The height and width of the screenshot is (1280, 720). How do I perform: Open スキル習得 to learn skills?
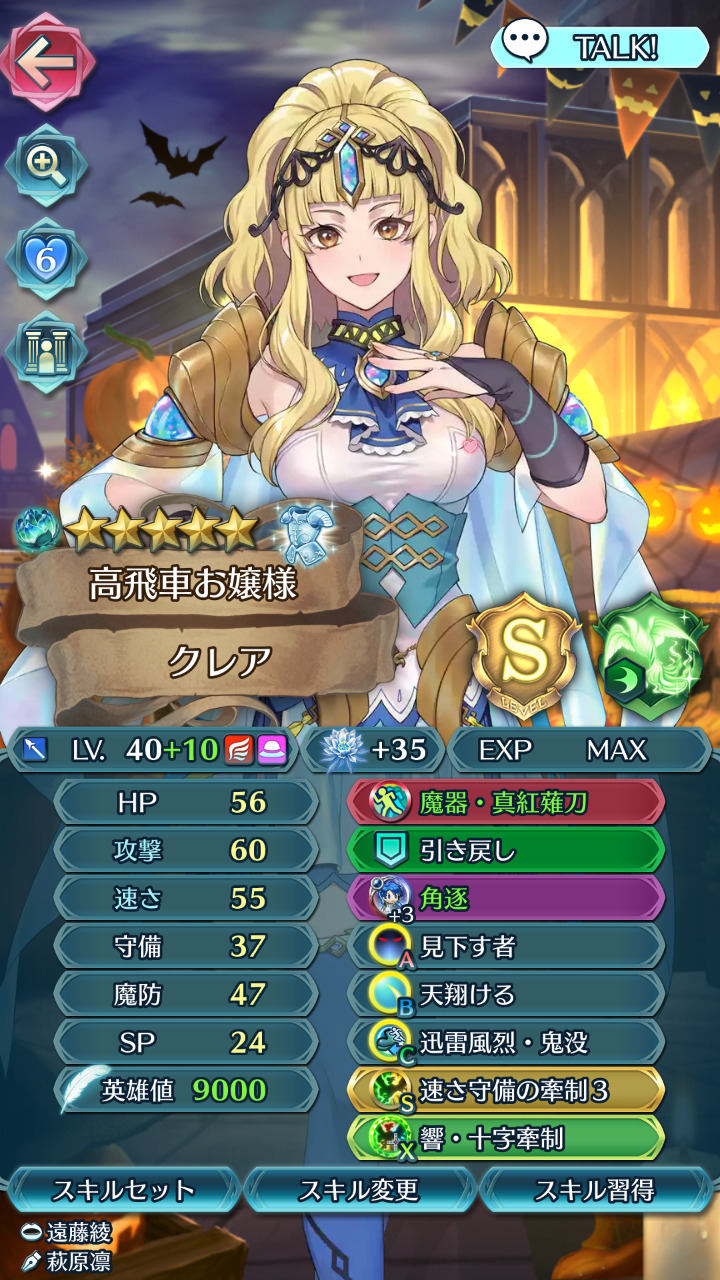pos(596,1190)
